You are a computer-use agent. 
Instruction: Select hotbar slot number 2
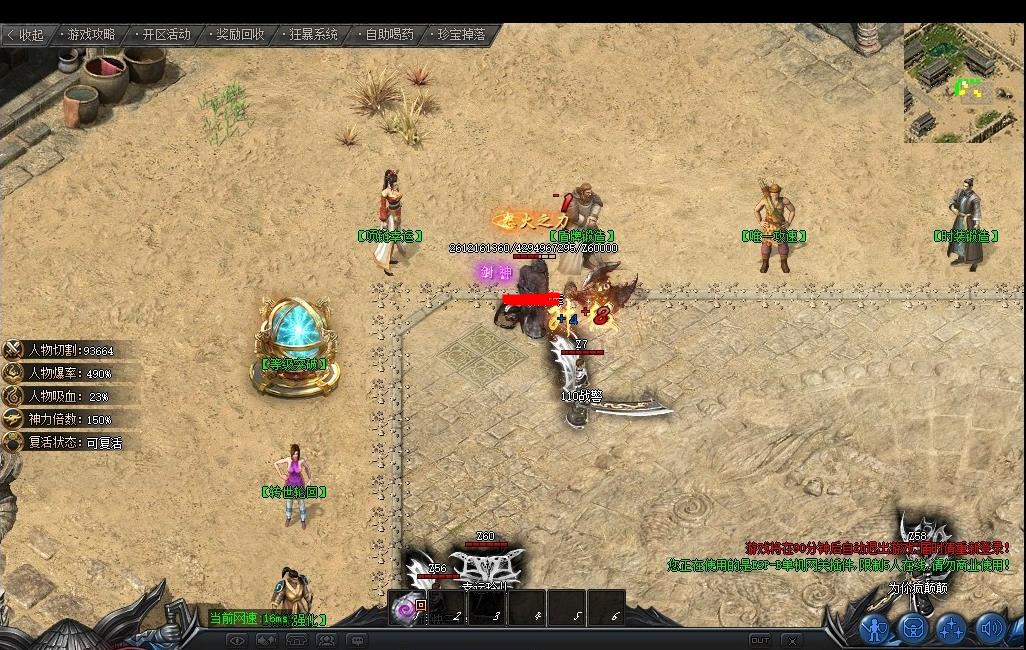pyautogui.click(x=448, y=608)
